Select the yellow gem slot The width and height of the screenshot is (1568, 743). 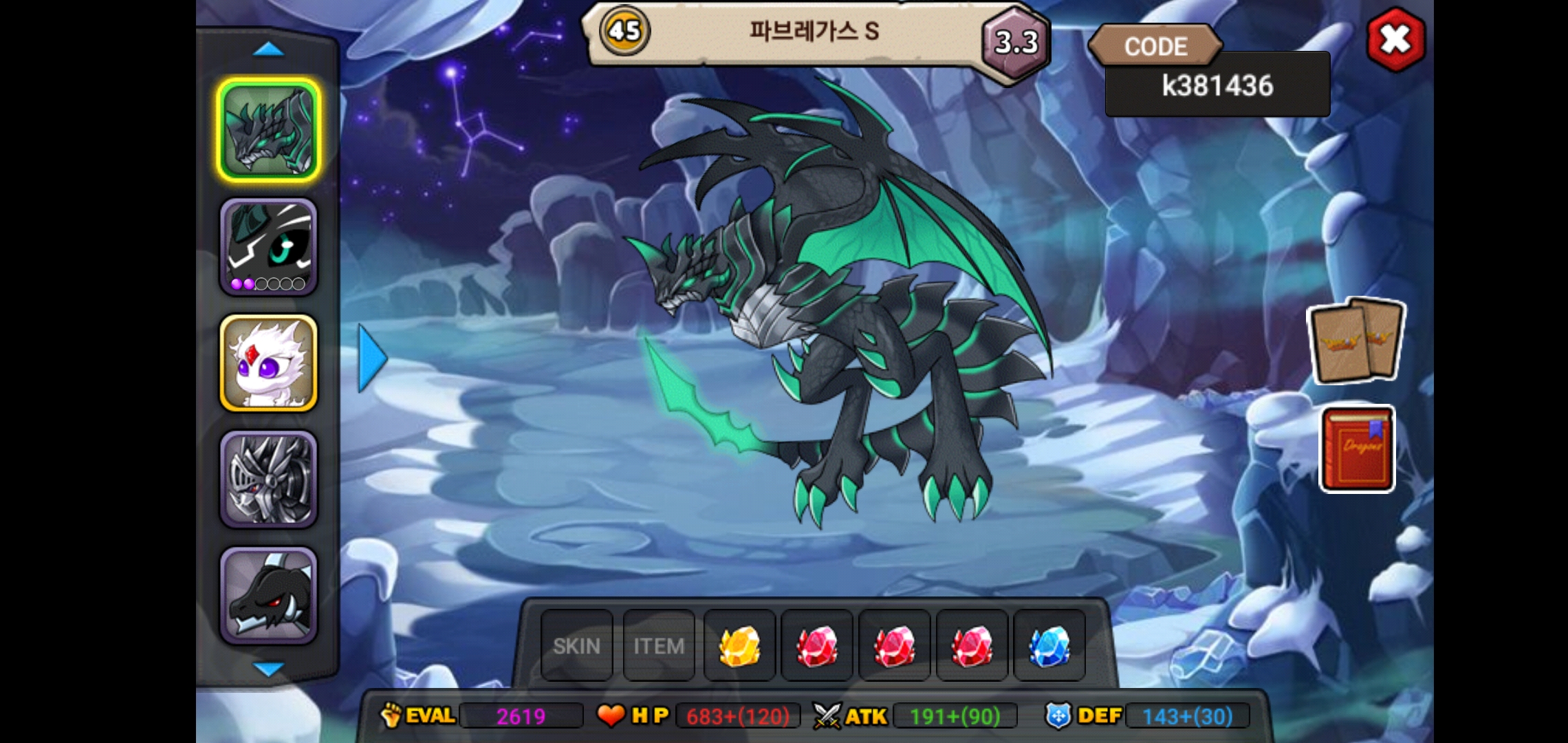pyautogui.click(x=740, y=646)
